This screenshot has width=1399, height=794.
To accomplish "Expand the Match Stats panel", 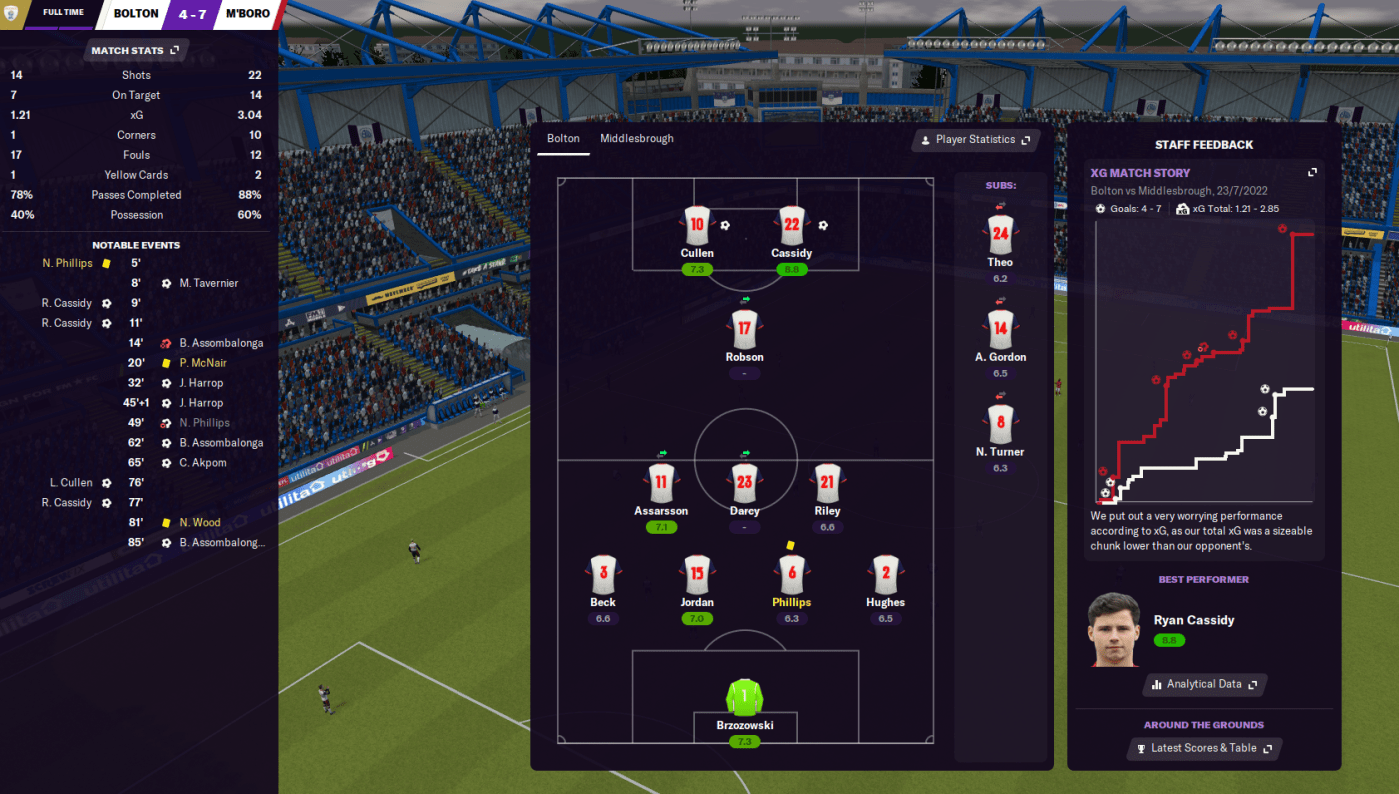I will pyautogui.click(x=134, y=51).
